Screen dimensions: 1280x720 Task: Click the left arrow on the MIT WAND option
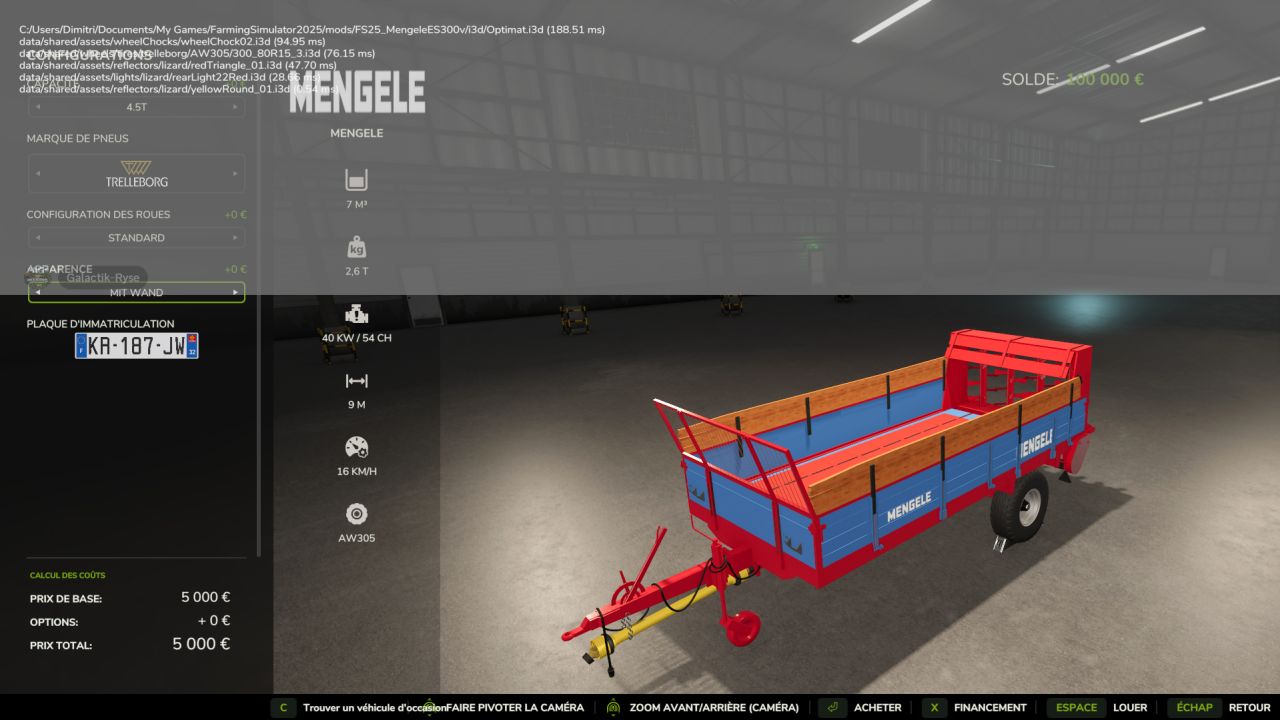37,292
